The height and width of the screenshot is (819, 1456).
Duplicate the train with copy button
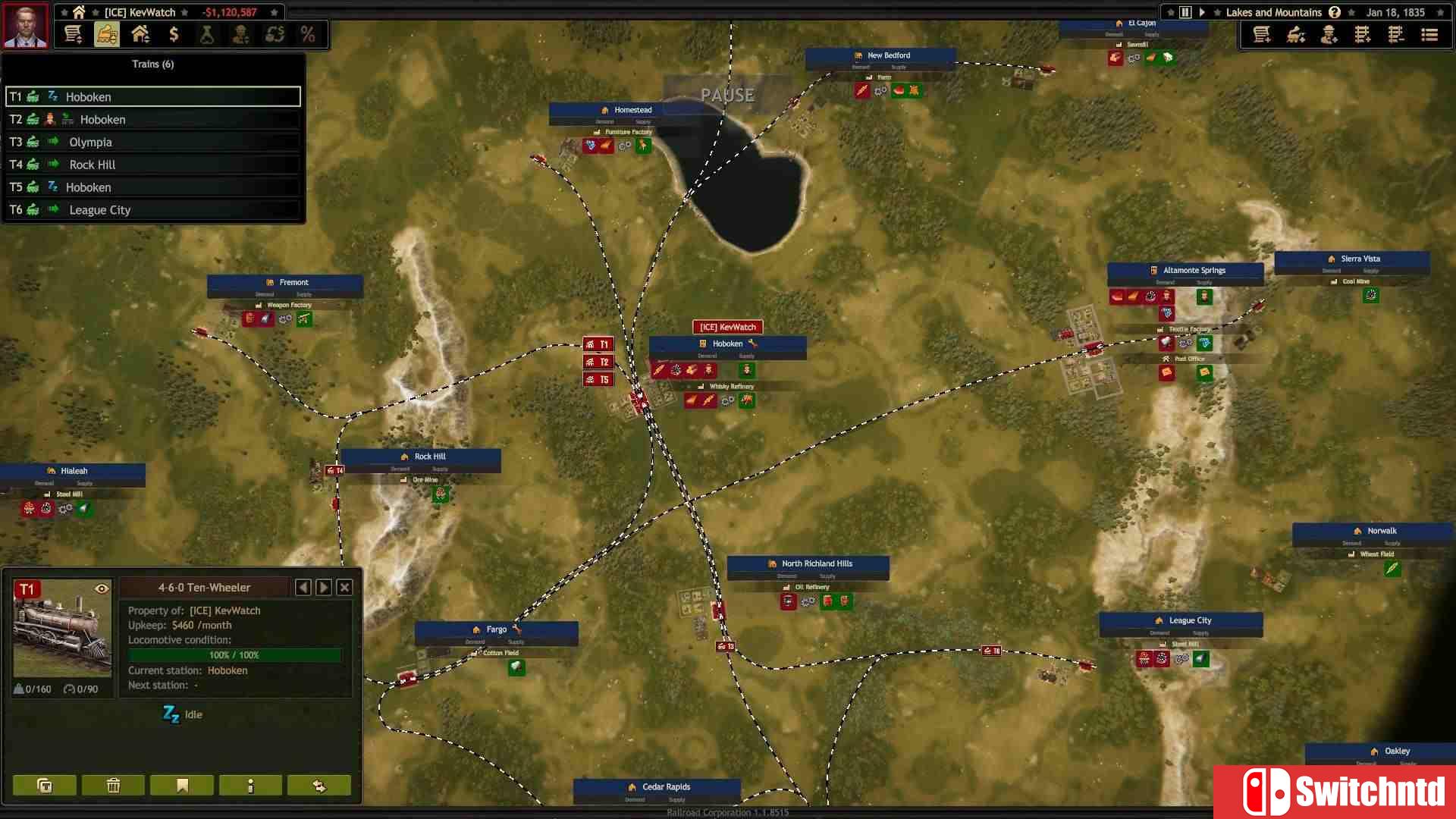tap(43, 786)
